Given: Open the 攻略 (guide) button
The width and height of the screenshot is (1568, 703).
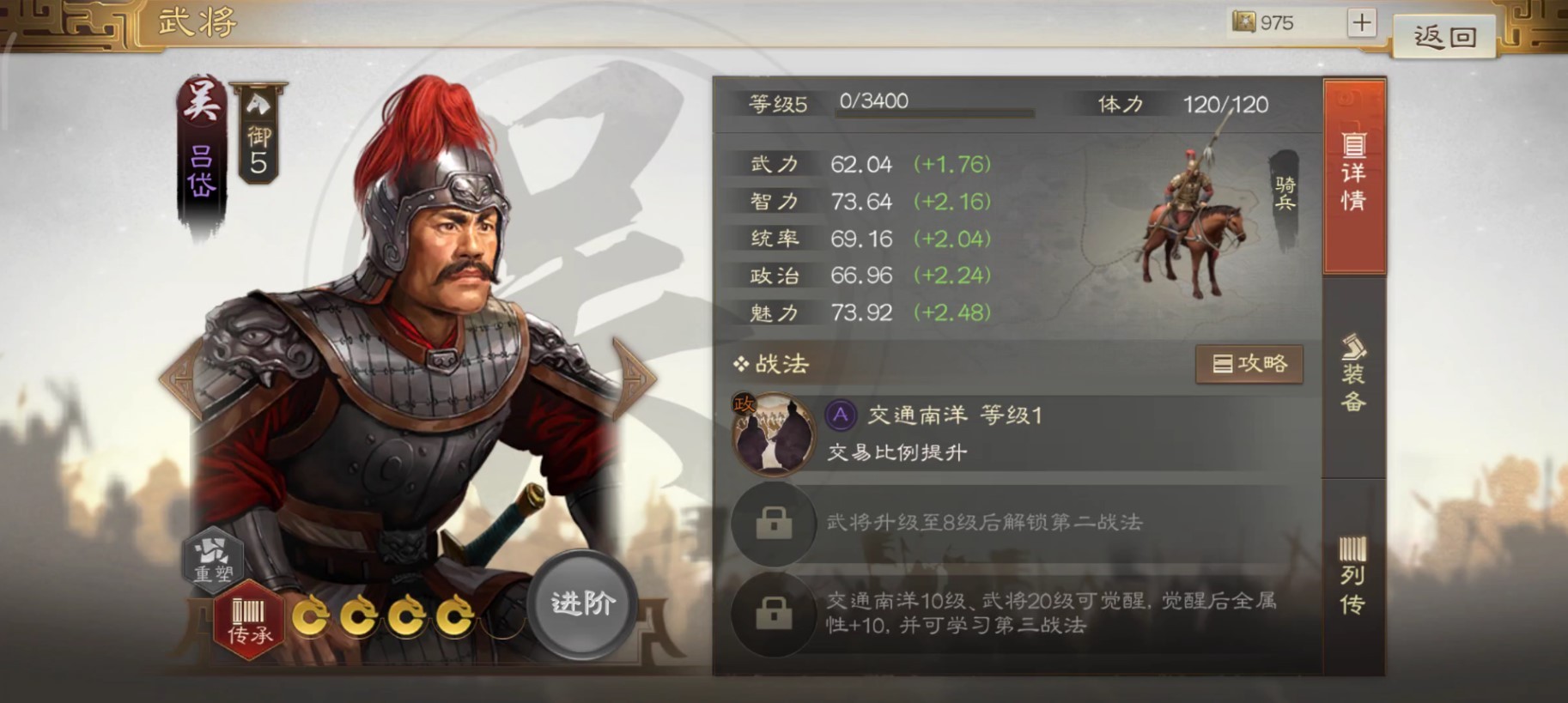Looking at the screenshot, I should (x=1249, y=363).
